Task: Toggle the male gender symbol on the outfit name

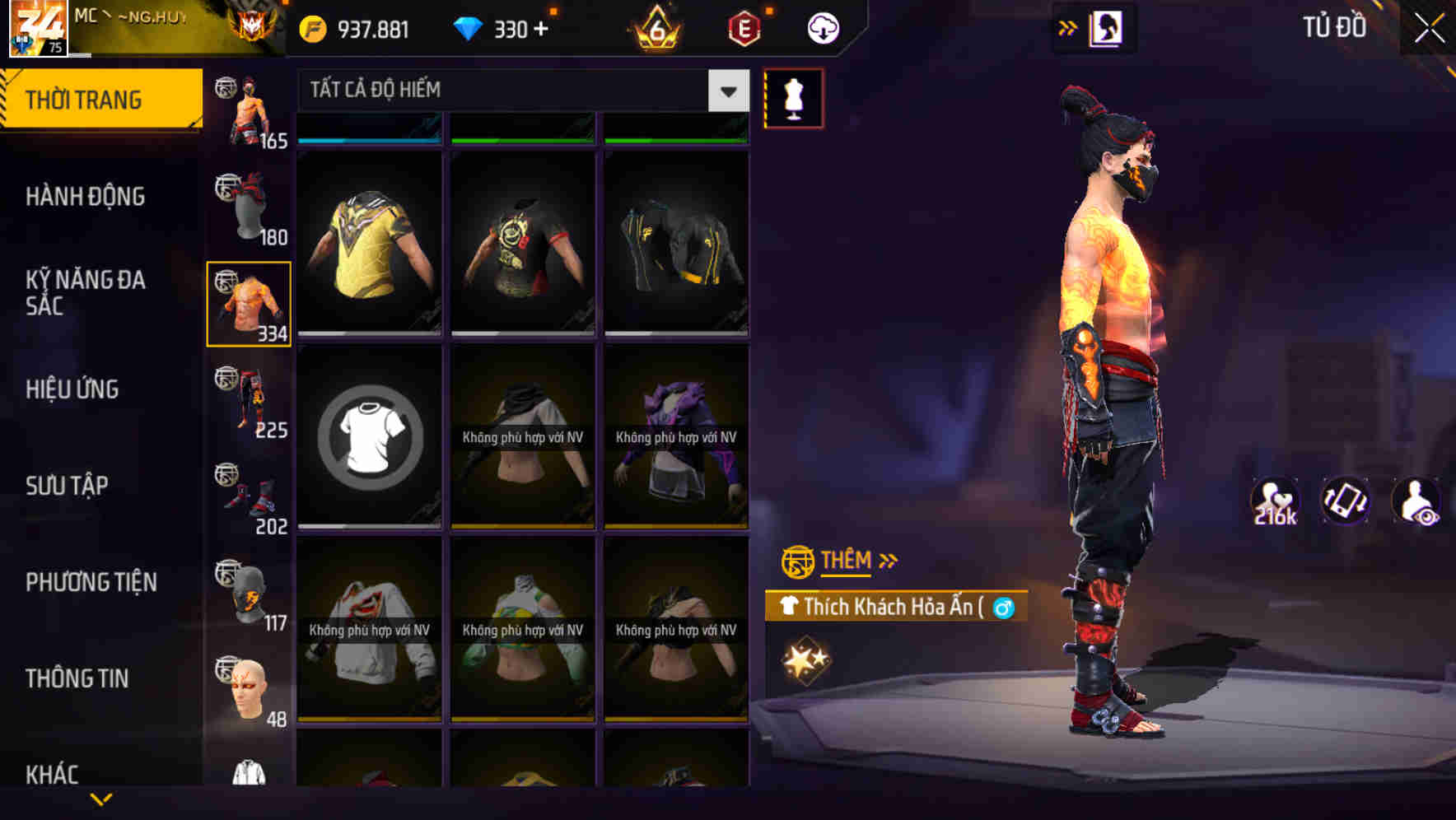Action: (x=1004, y=608)
